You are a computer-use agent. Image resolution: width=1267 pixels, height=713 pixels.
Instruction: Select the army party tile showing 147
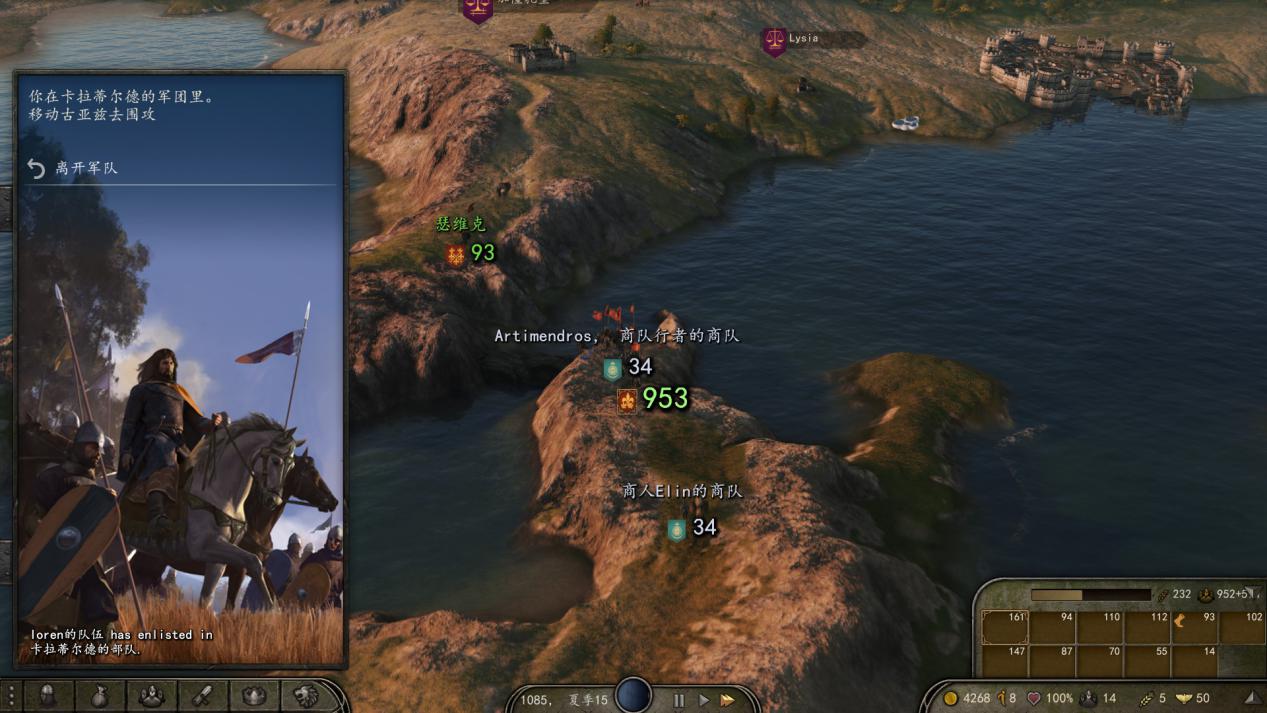point(1005,660)
